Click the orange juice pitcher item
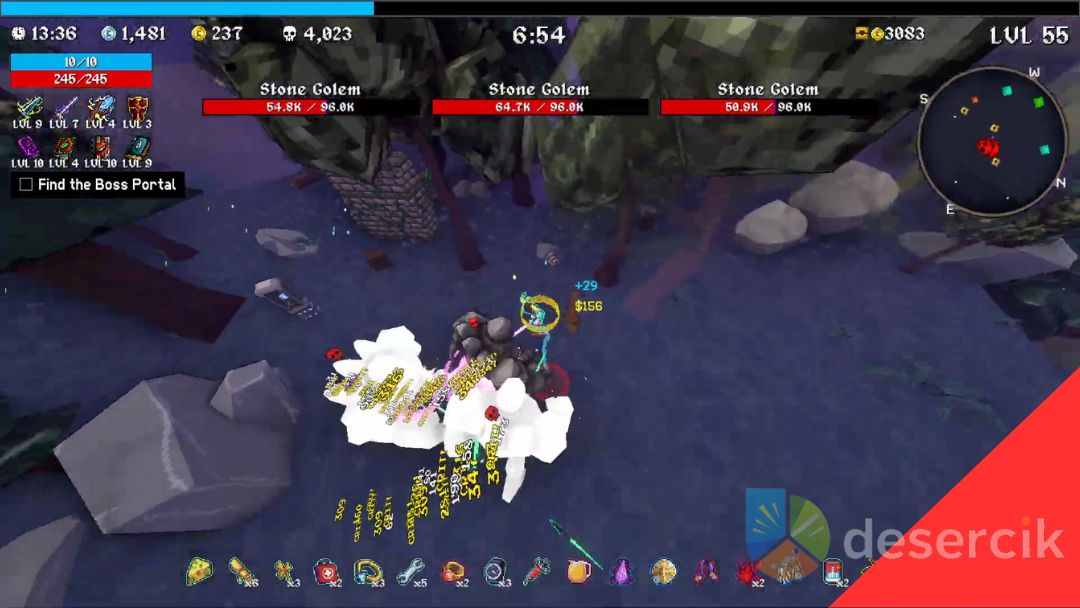Viewport: 1080px width, 608px height. click(579, 571)
